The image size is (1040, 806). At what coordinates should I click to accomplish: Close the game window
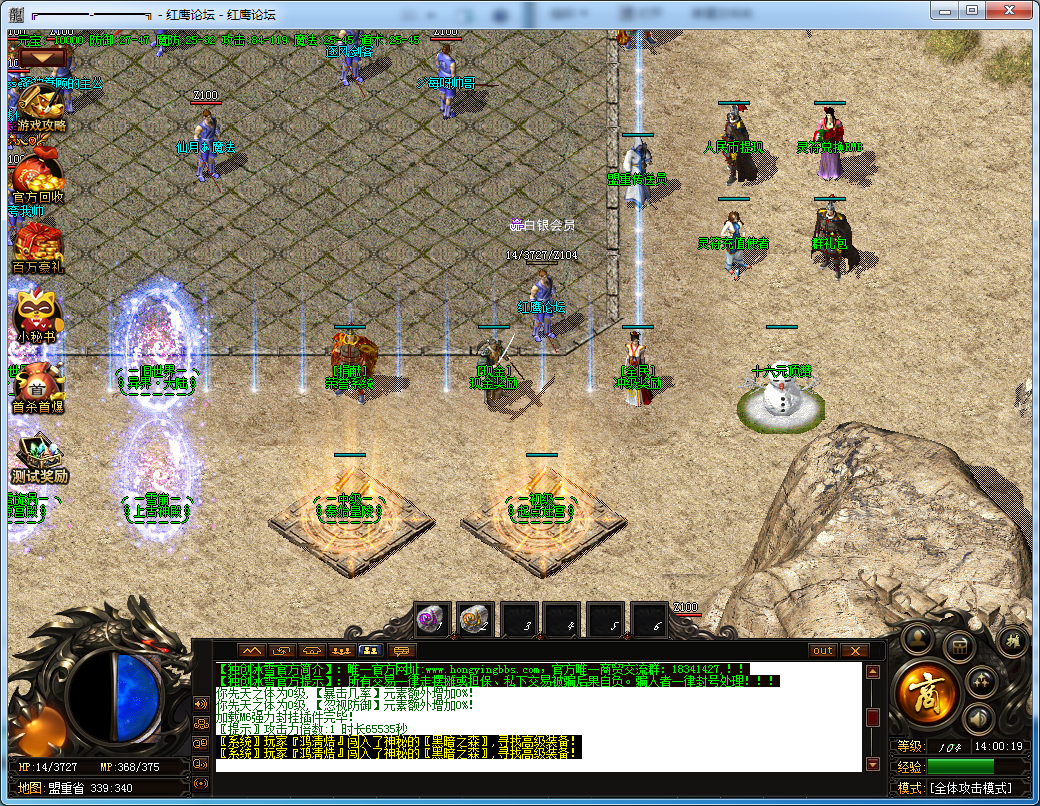point(1010,10)
